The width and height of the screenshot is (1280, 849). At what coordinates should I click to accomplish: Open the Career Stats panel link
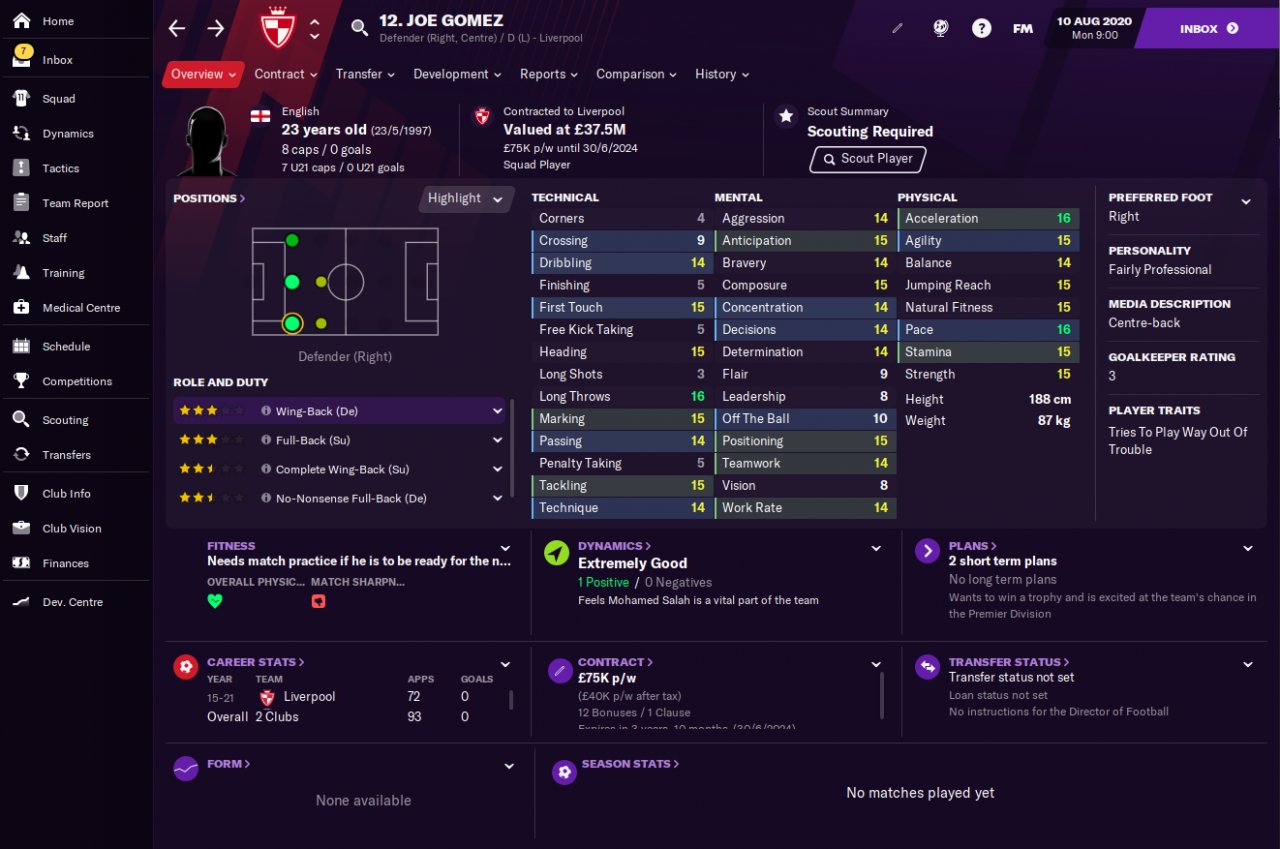click(255, 662)
